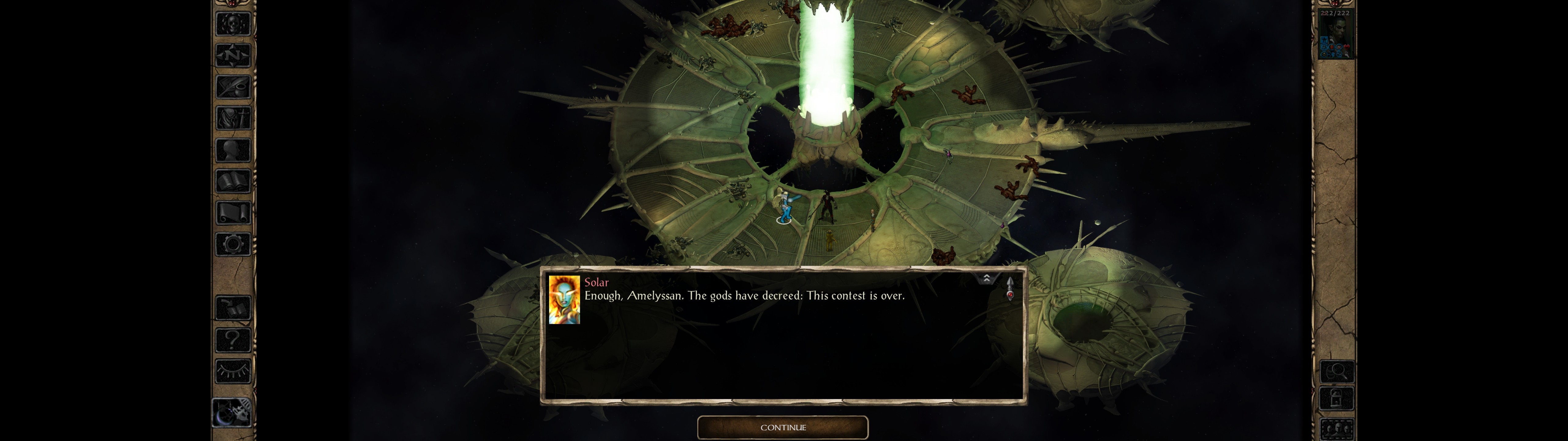Image resolution: width=1568 pixels, height=441 pixels.
Task: Open the skull return-to-game button
Action: [x=233, y=24]
